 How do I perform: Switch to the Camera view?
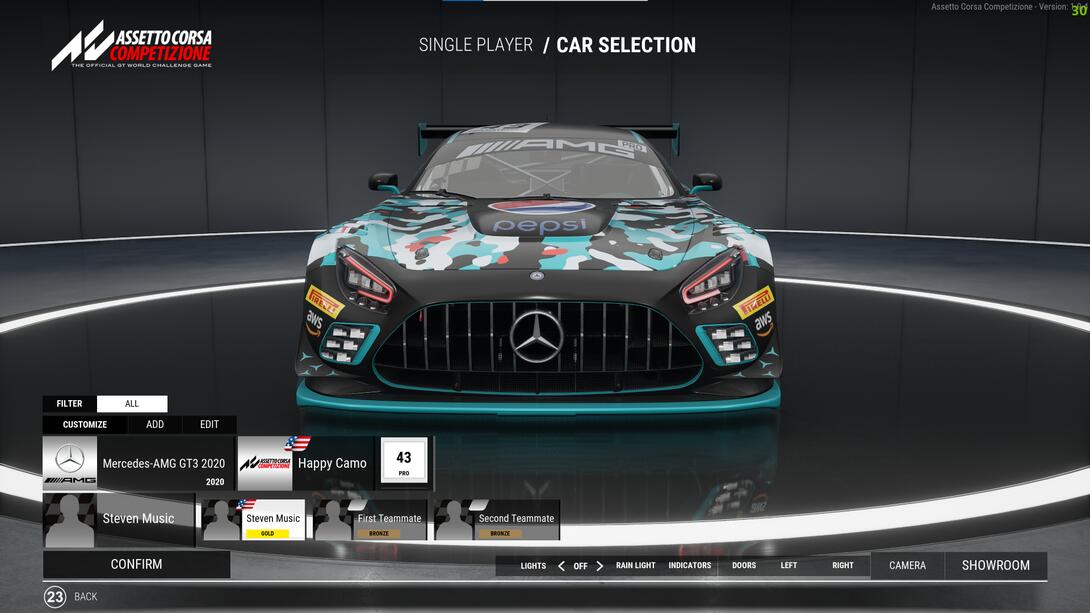click(907, 566)
